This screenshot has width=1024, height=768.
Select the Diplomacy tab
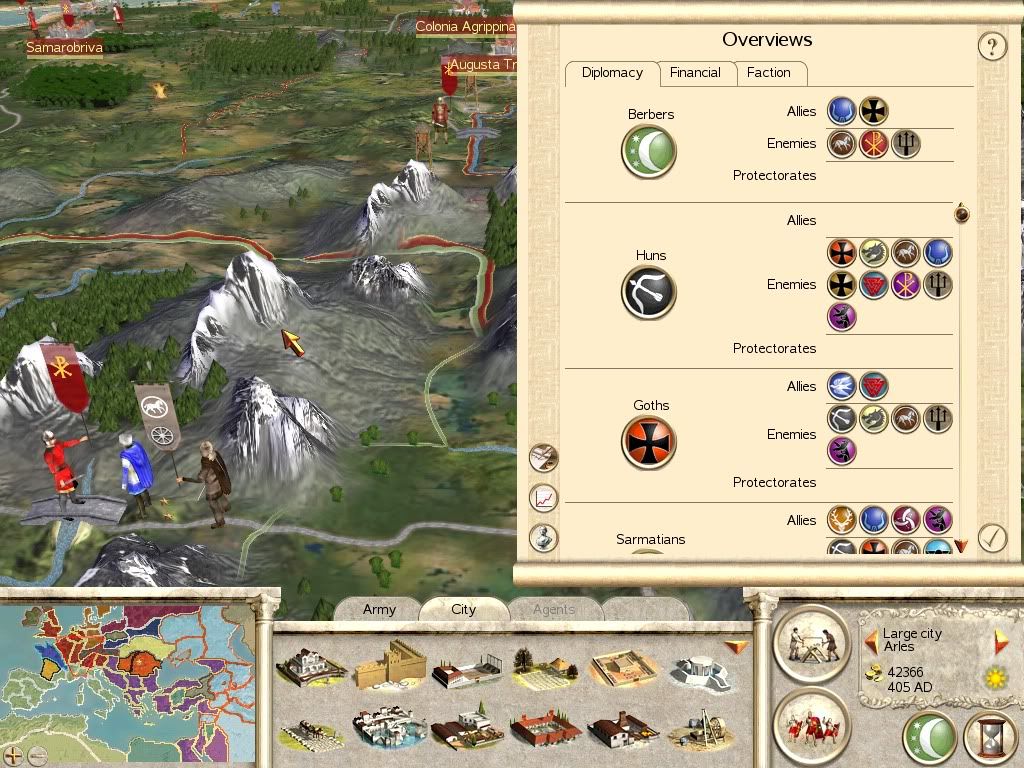pyautogui.click(x=612, y=73)
